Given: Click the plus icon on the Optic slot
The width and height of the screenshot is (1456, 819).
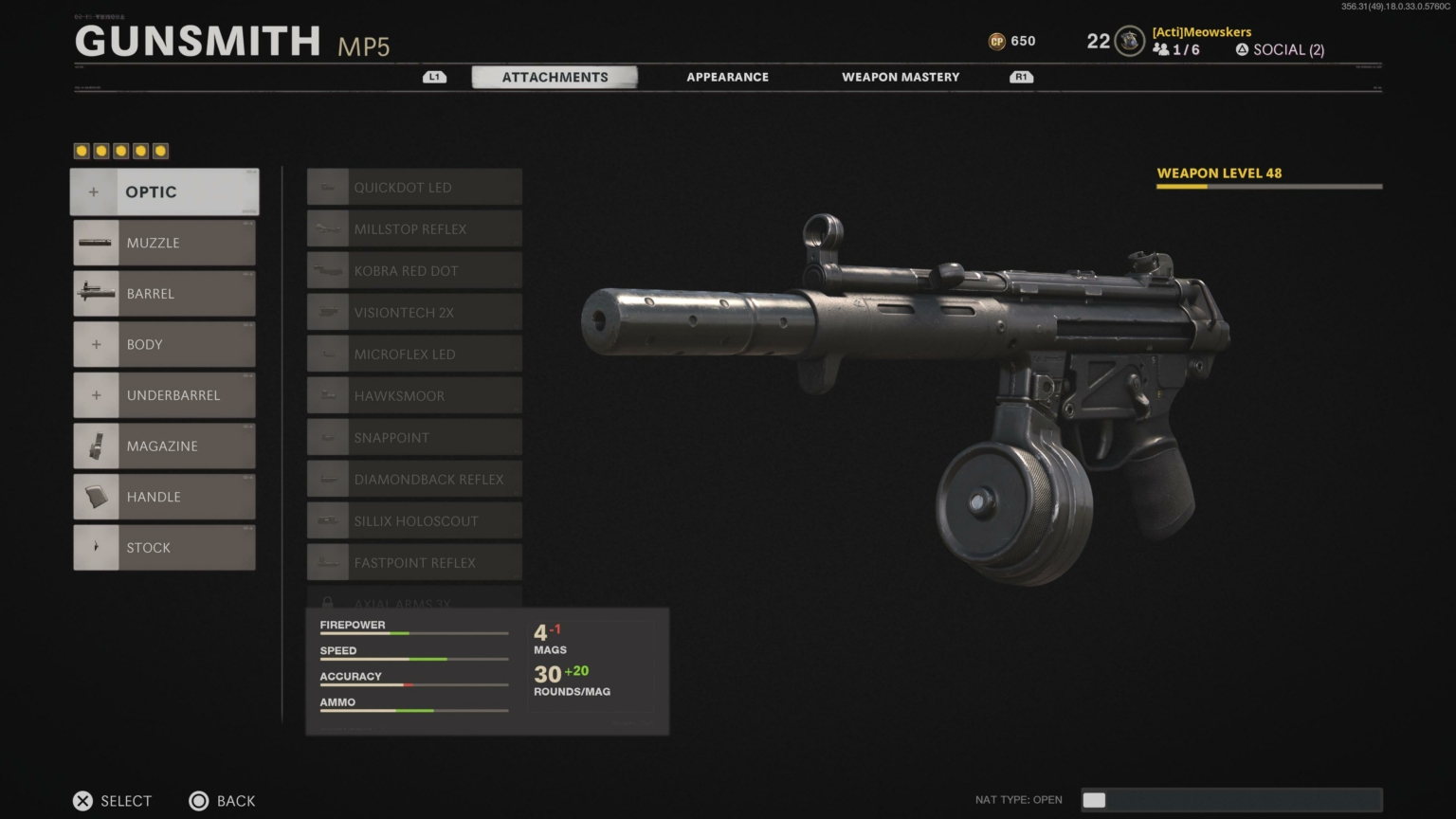Looking at the screenshot, I should tap(94, 191).
